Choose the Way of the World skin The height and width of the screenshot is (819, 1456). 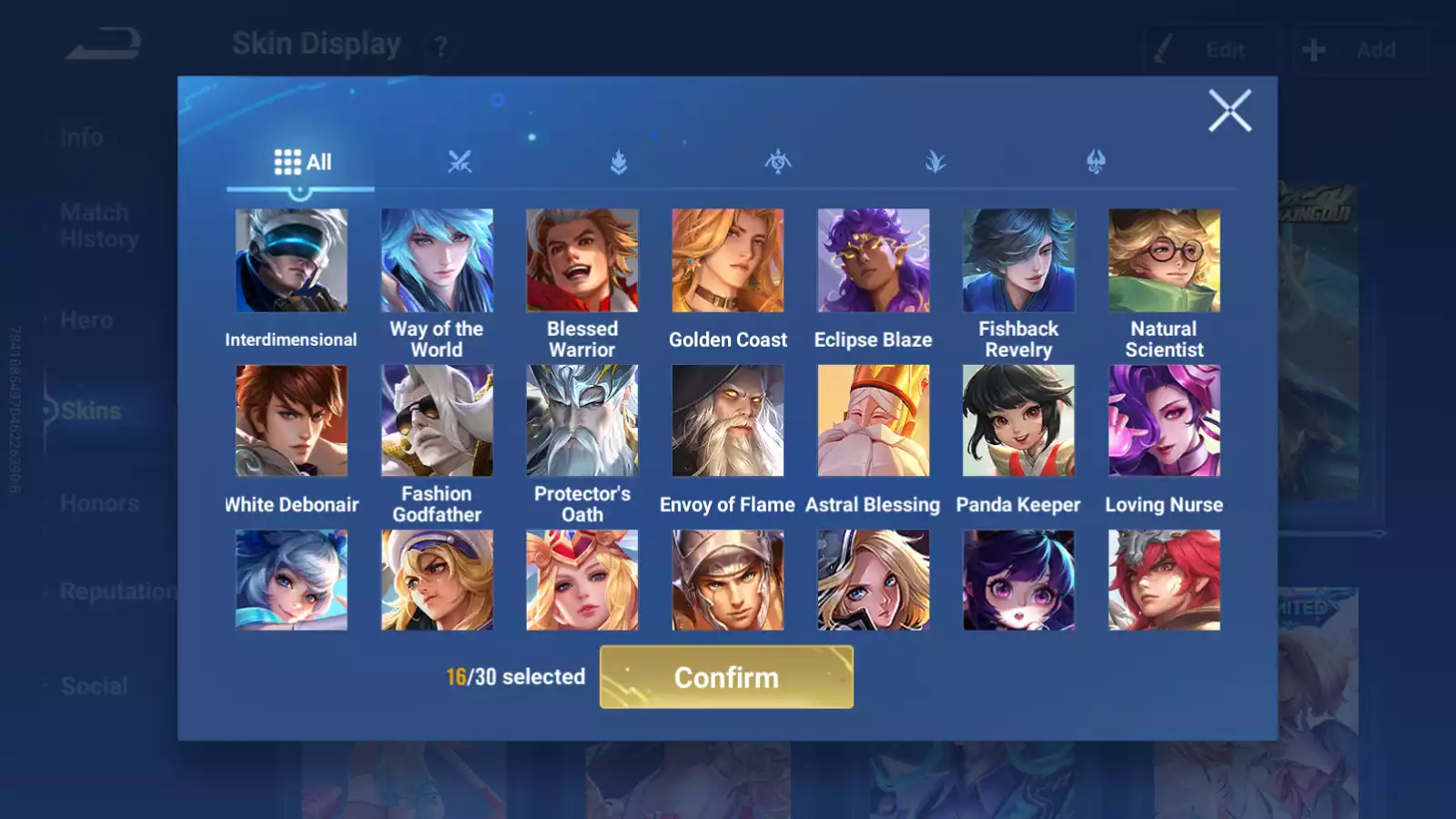coord(437,261)
